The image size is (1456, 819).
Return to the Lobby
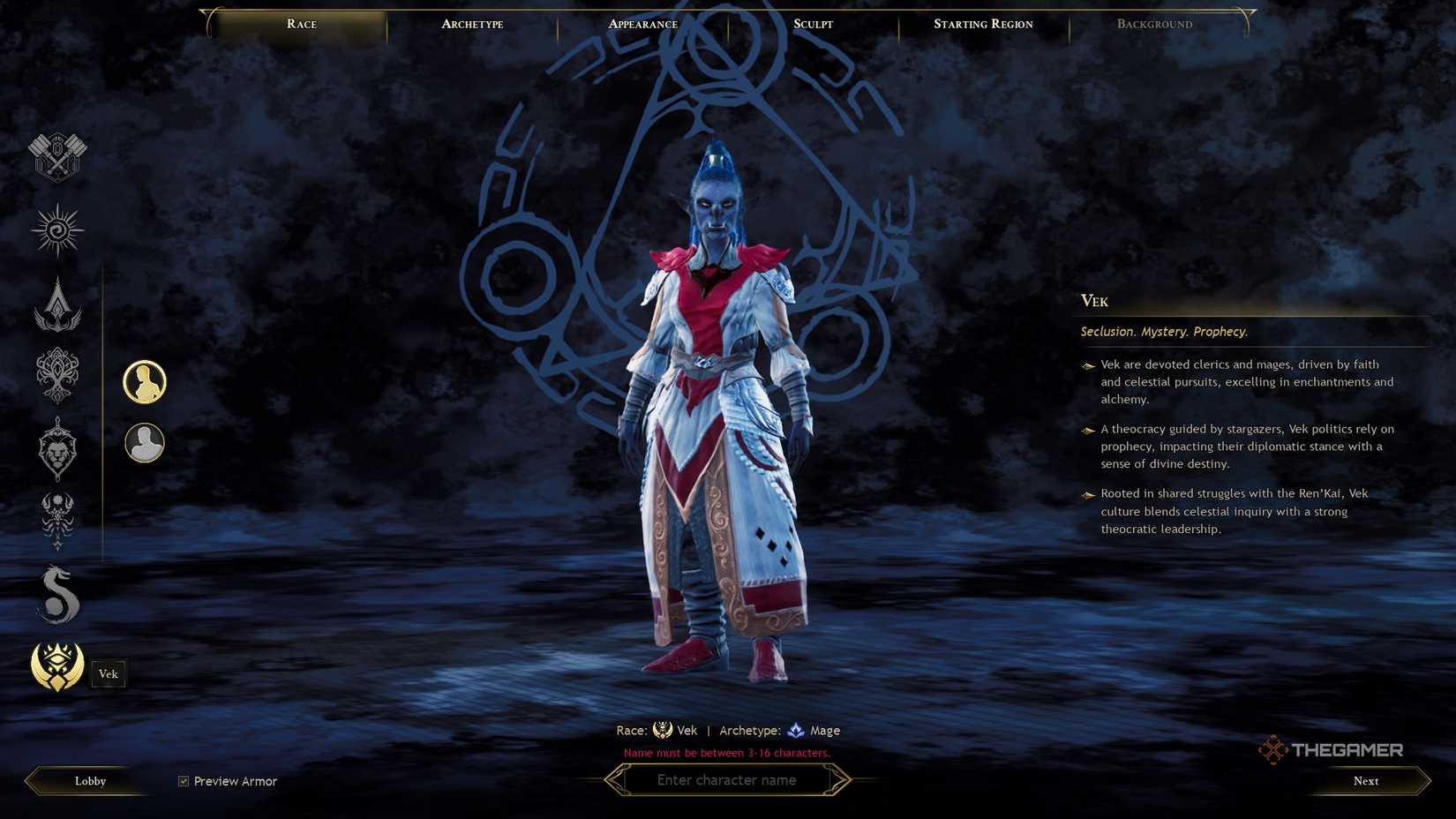pos(88,780)
